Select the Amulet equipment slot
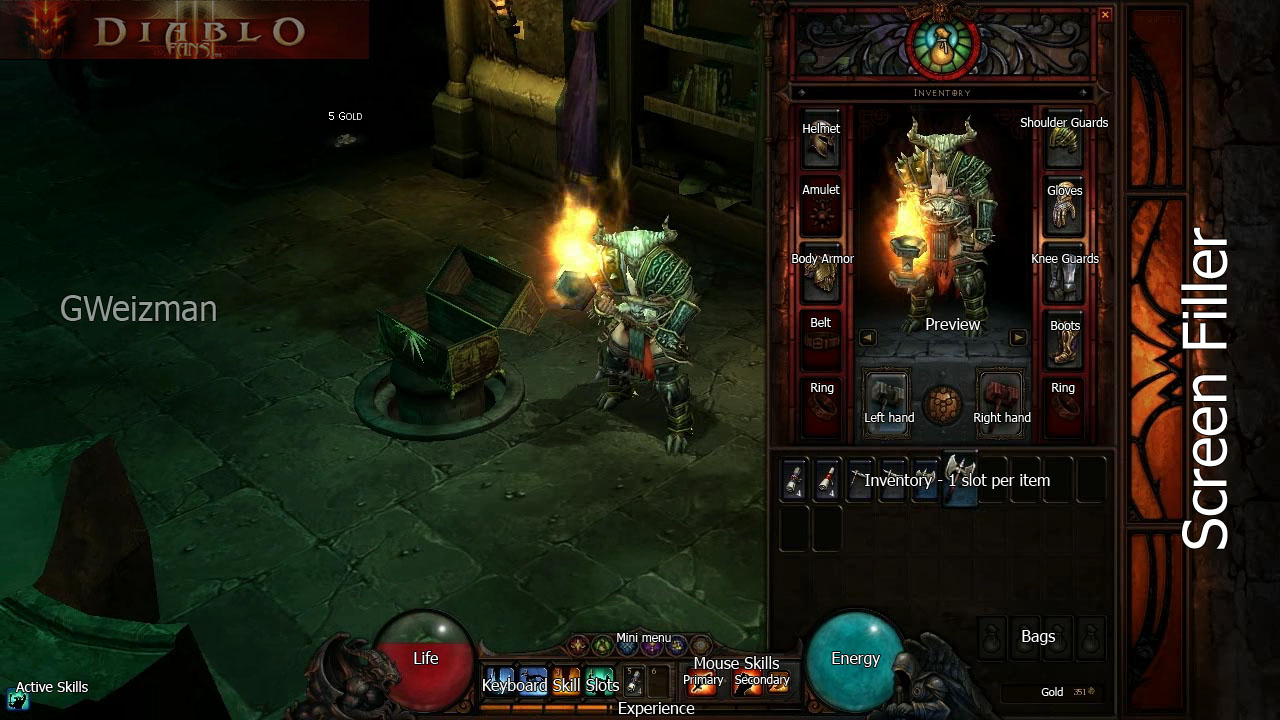 click(821, 212)
